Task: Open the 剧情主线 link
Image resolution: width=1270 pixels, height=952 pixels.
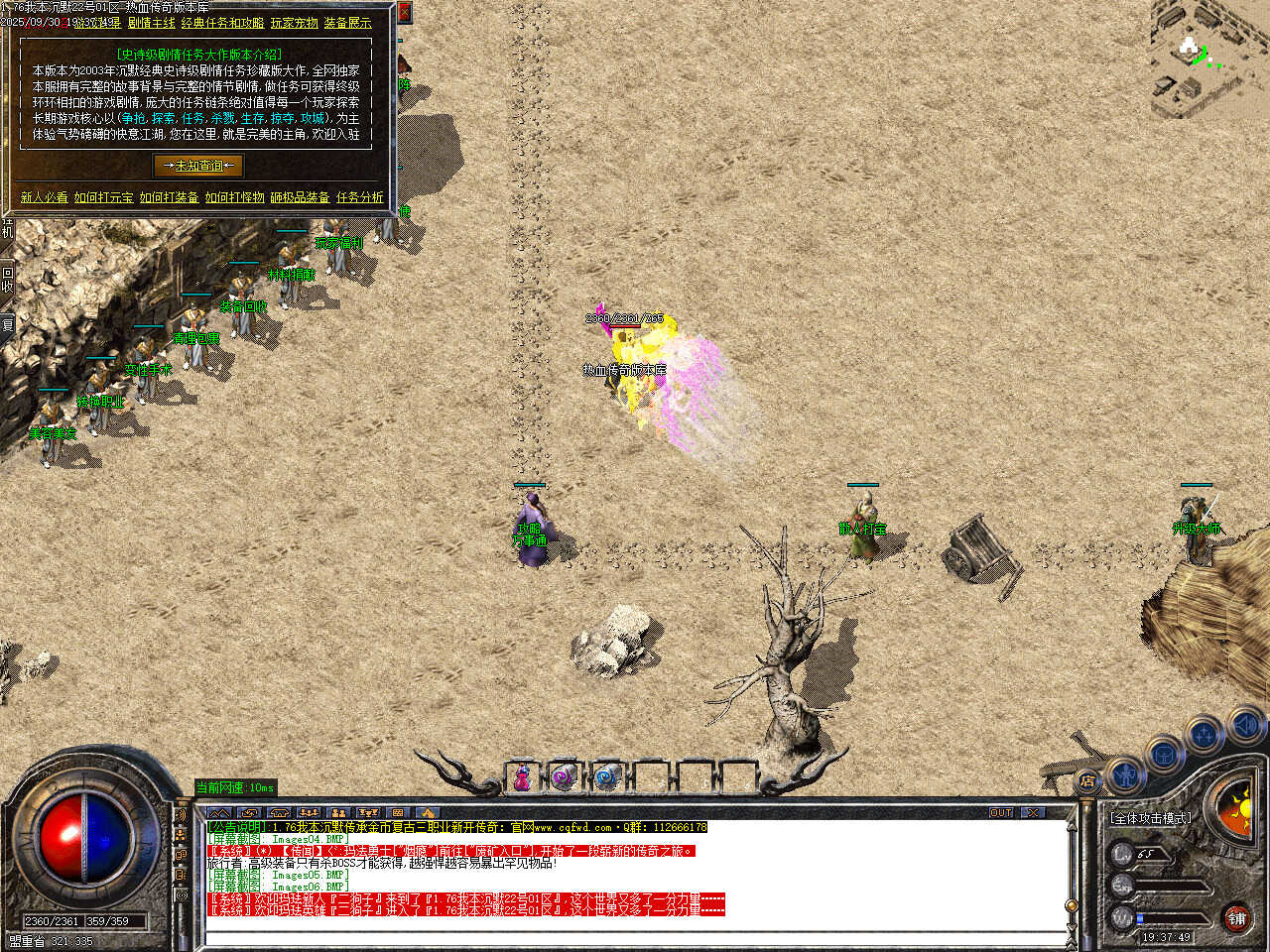Action: (151, 23)
